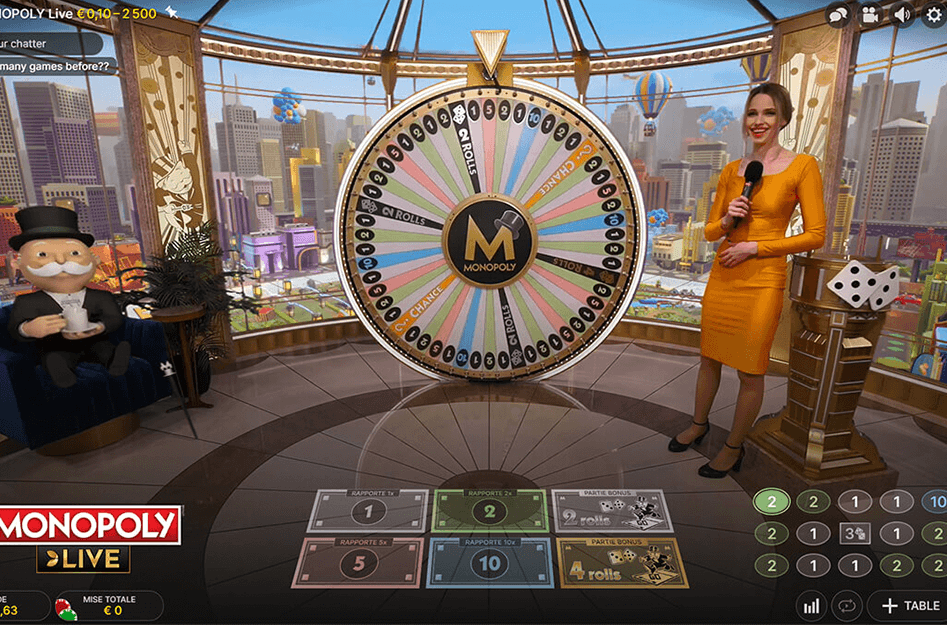Select the blue 10 bet spot
Image resolution: width=947 pixels, height=625 pixels.
click(488, 563)
